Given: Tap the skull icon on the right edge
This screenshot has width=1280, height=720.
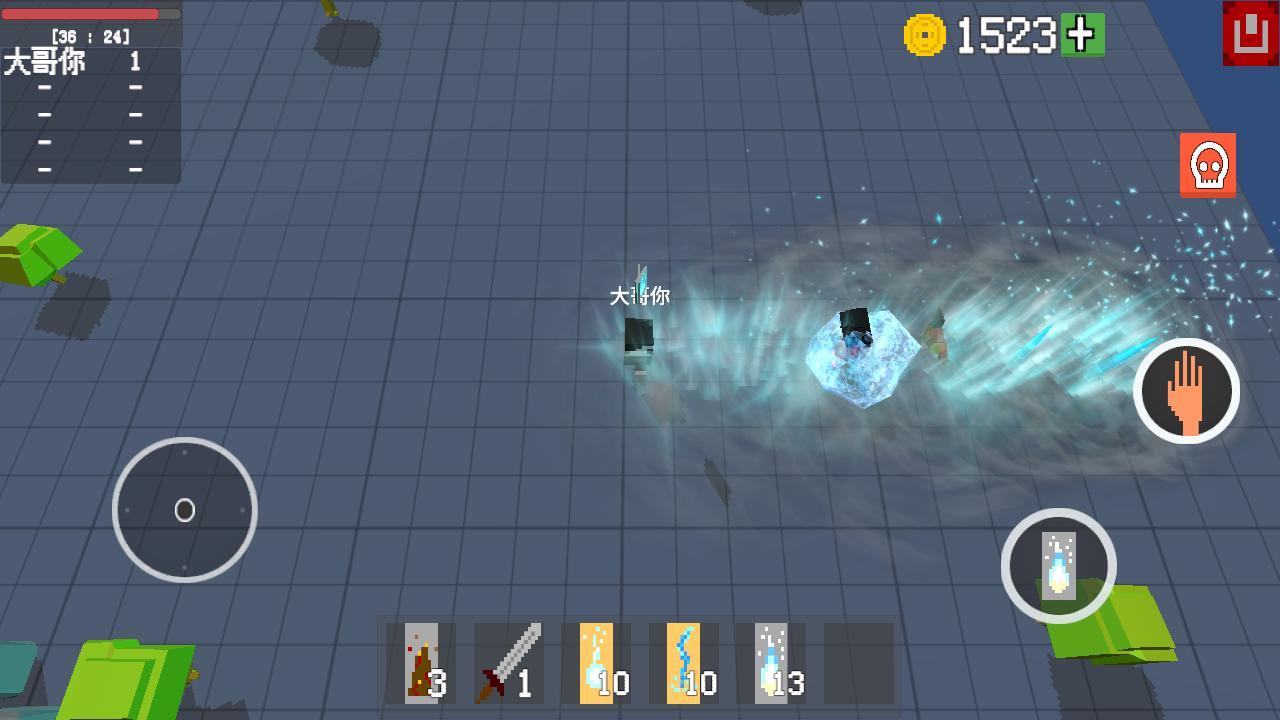Looking at the screenshot, I should [1208, 164].
